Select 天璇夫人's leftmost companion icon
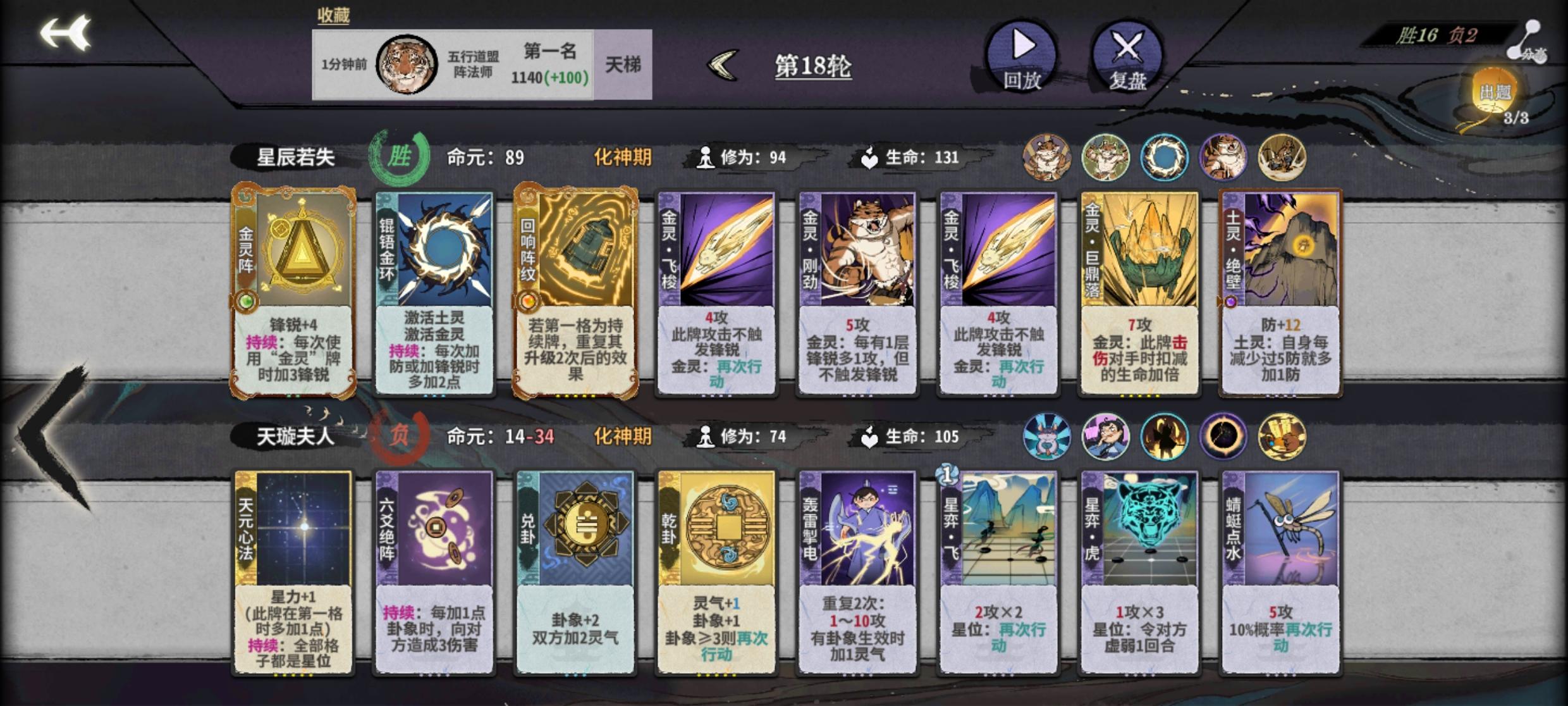 tap(1046, 437)
